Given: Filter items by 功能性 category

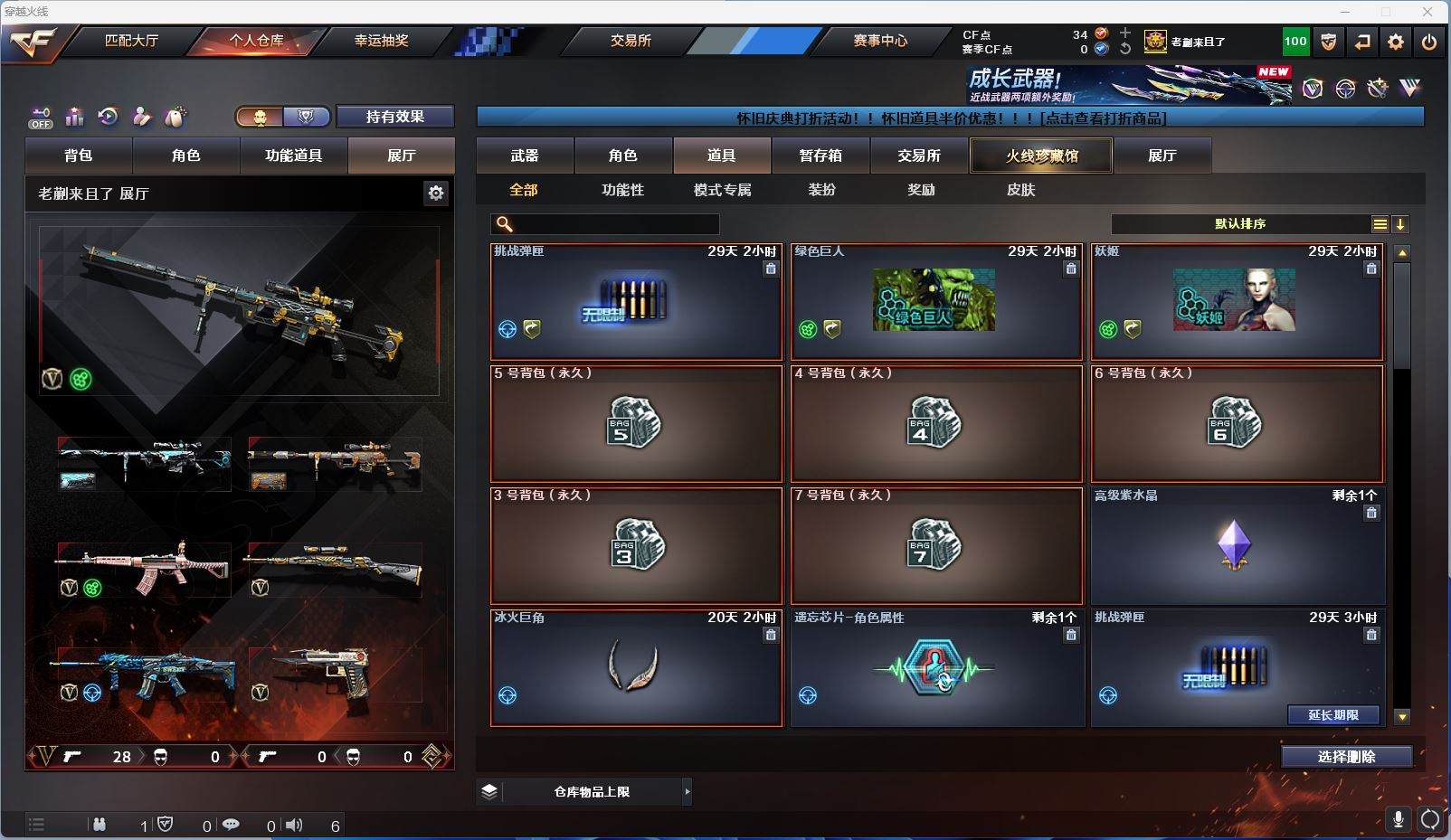Looking at the screenshot, I should 623,190.
